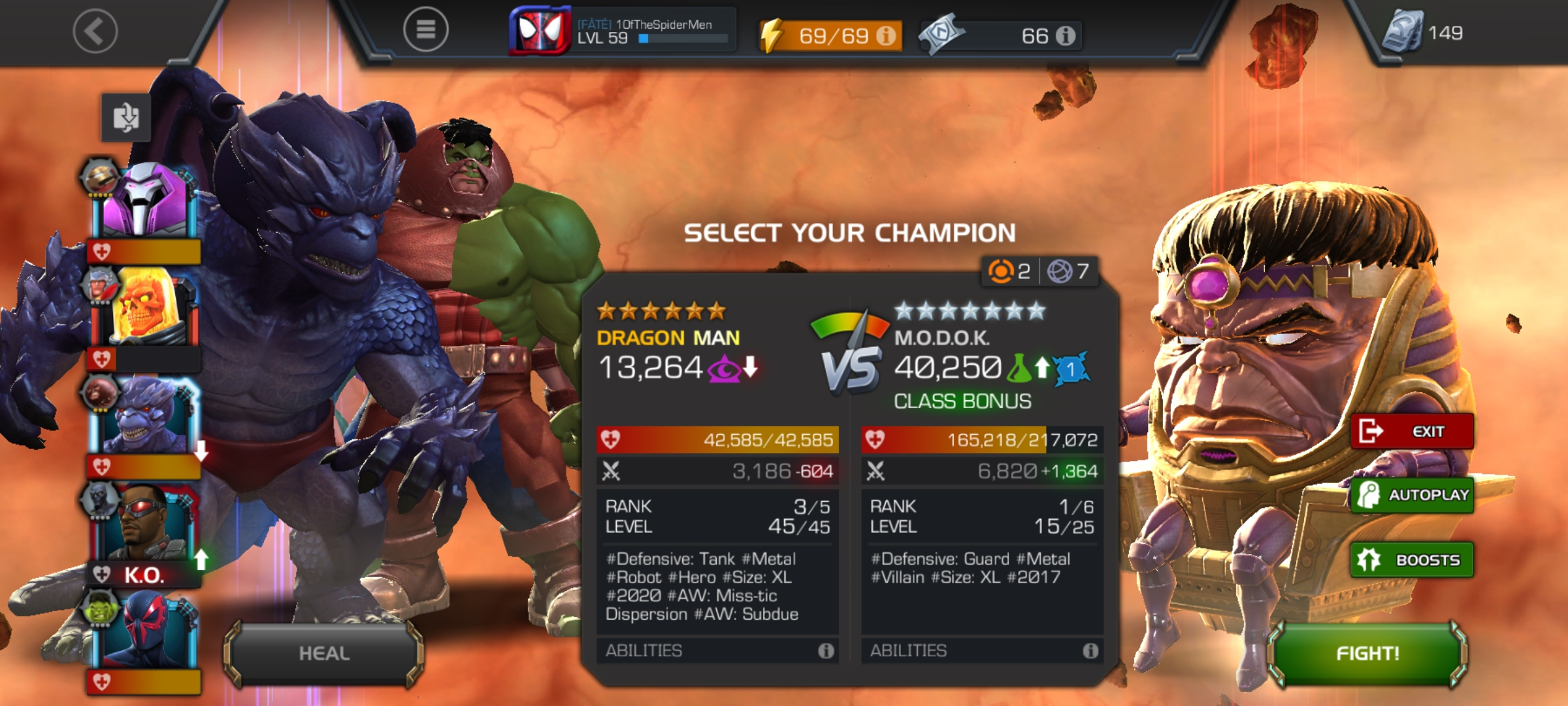Open the 10fTheSpiderMen player profile
This screenshot has width=1568, height=706.
624,31
